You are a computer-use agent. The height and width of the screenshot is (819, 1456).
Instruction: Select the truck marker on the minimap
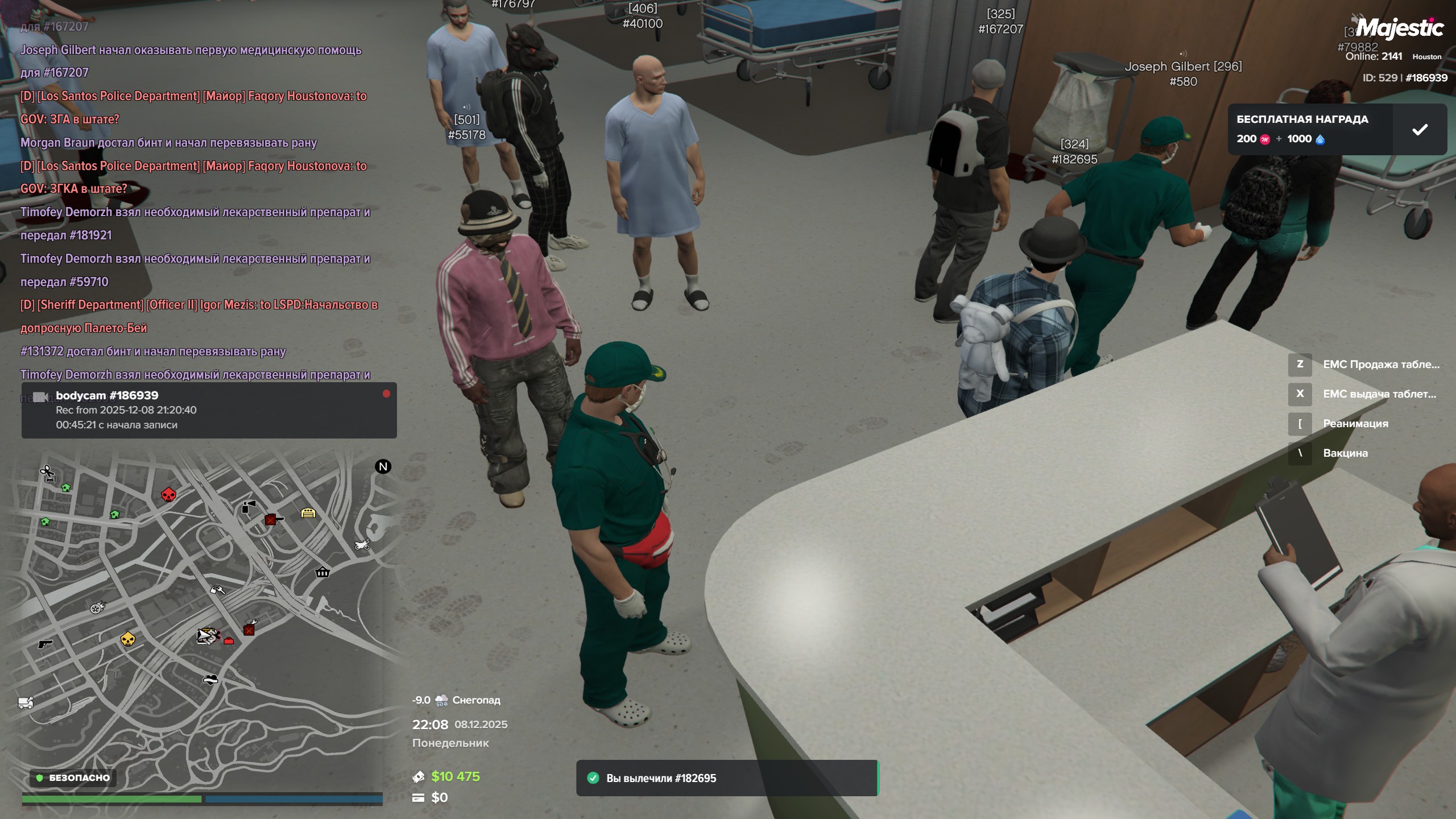tap(26, 703)
